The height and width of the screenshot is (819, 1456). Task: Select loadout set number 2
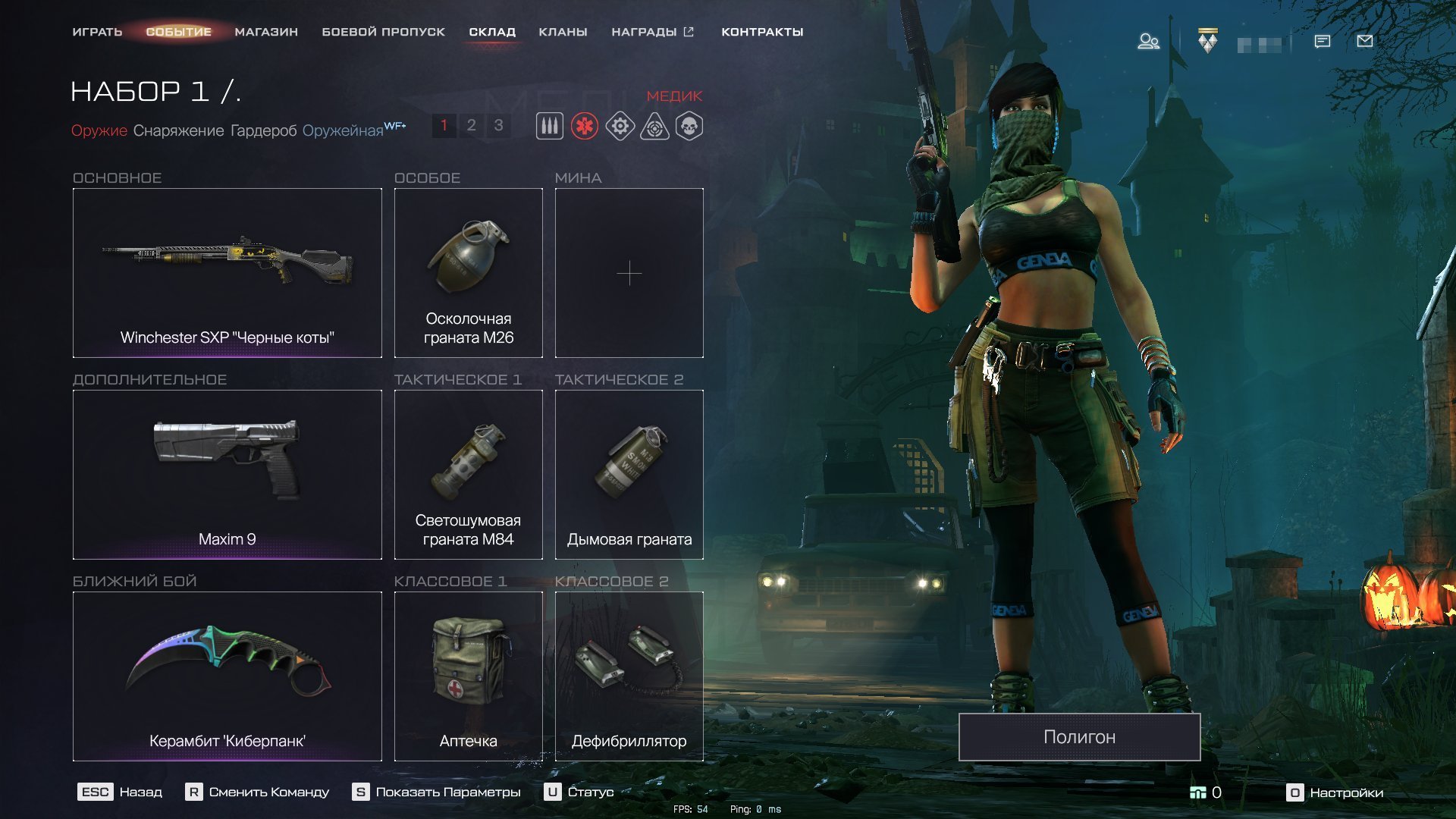[x=471, y=125]
